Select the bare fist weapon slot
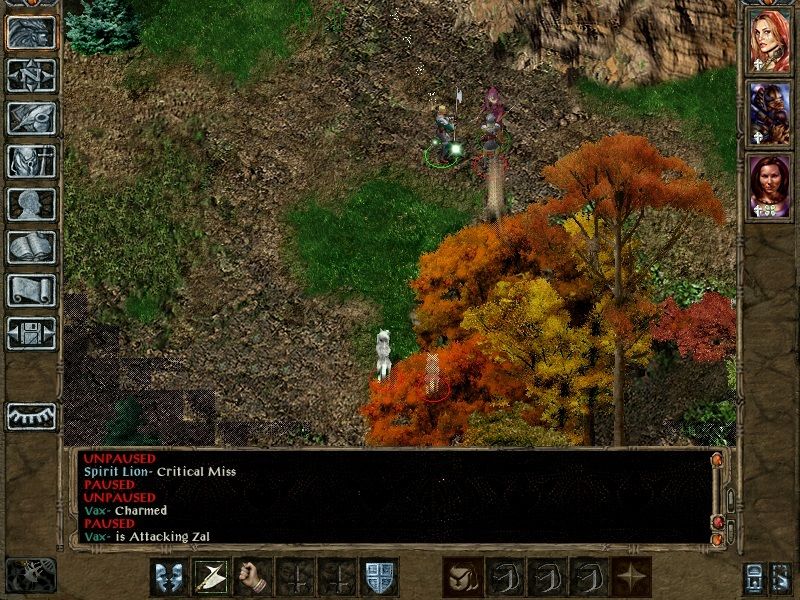The height and width of the screenshot is (600, 800). 253,578
